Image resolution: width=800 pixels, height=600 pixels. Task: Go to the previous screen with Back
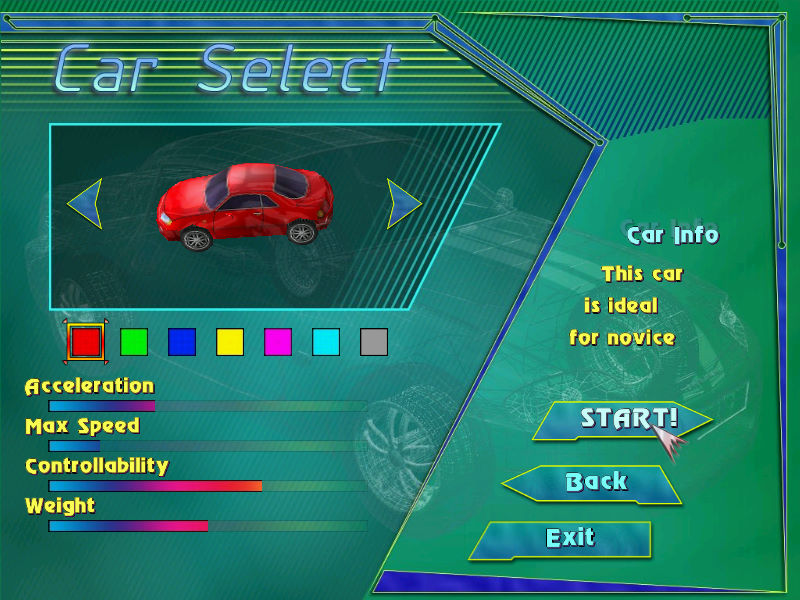(596, 482)
